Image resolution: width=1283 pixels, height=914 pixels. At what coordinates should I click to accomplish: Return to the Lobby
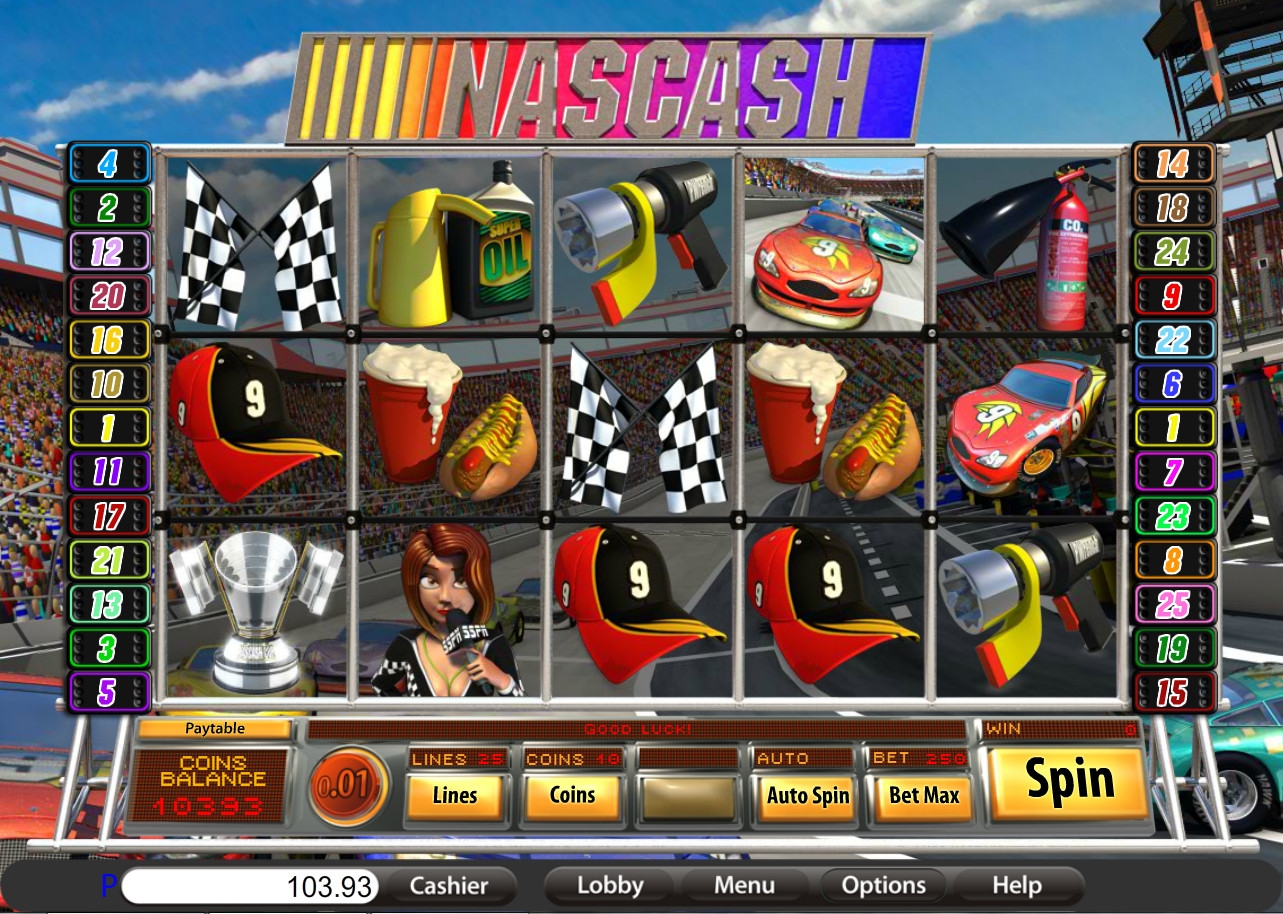point(610,886)
